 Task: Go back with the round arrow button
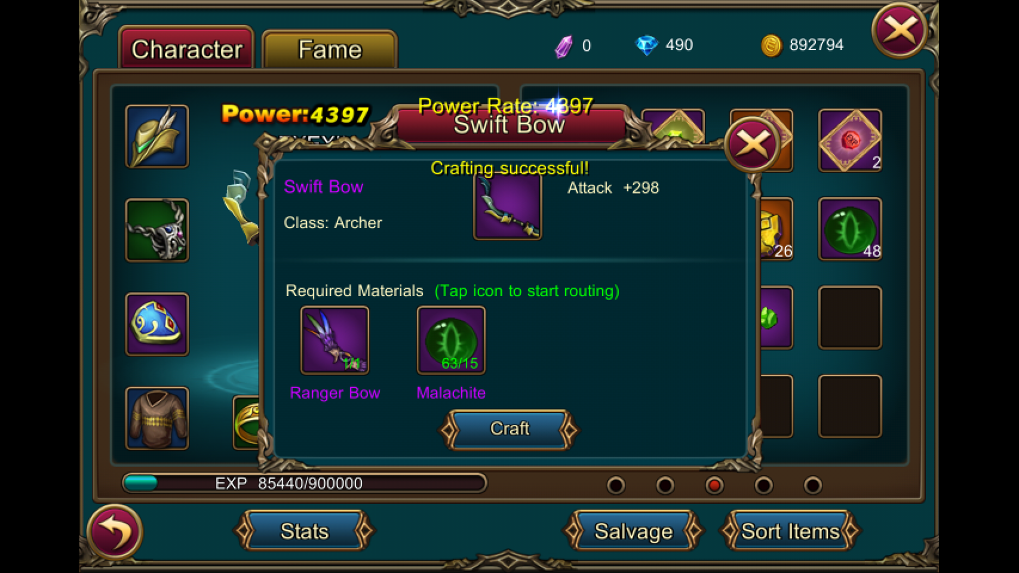pyautogui.click(x=114, y=532)
